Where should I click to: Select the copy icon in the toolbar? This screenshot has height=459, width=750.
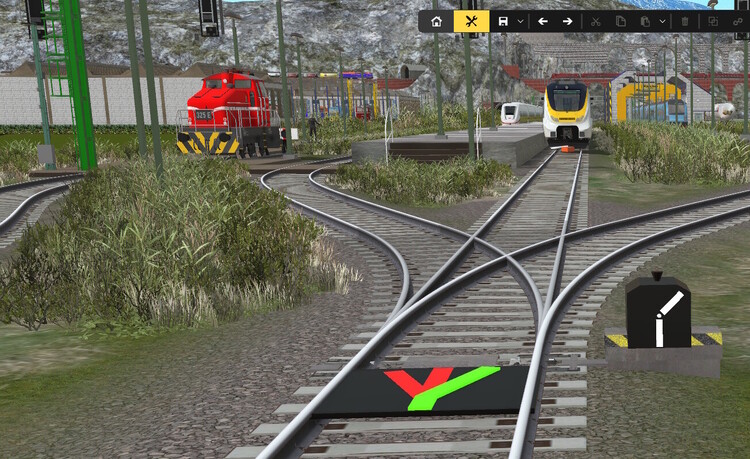(x=620, y=21)
